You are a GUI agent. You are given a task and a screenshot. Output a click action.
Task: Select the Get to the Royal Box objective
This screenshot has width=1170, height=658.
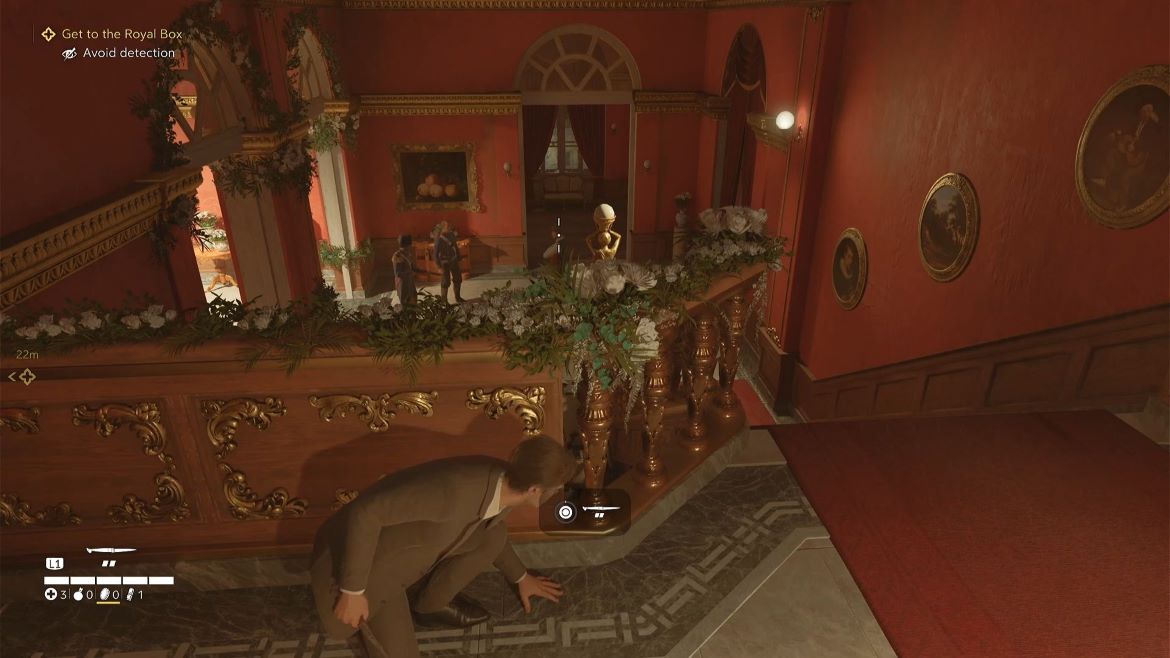click(x=121, y=34)
